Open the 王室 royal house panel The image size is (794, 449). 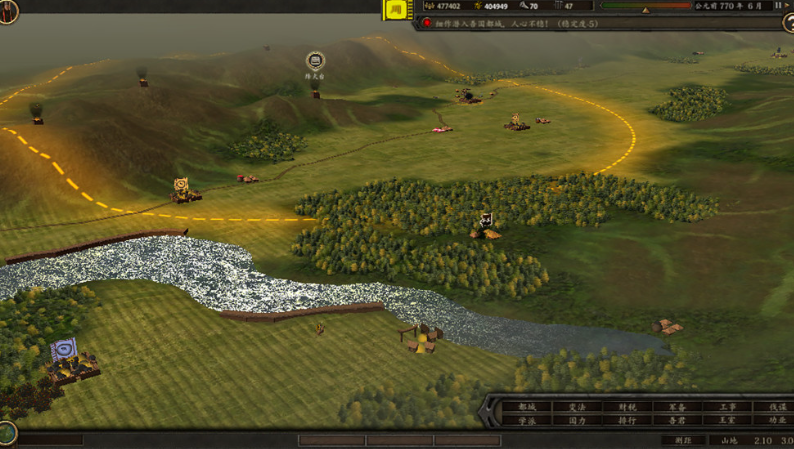coord(727,421)
